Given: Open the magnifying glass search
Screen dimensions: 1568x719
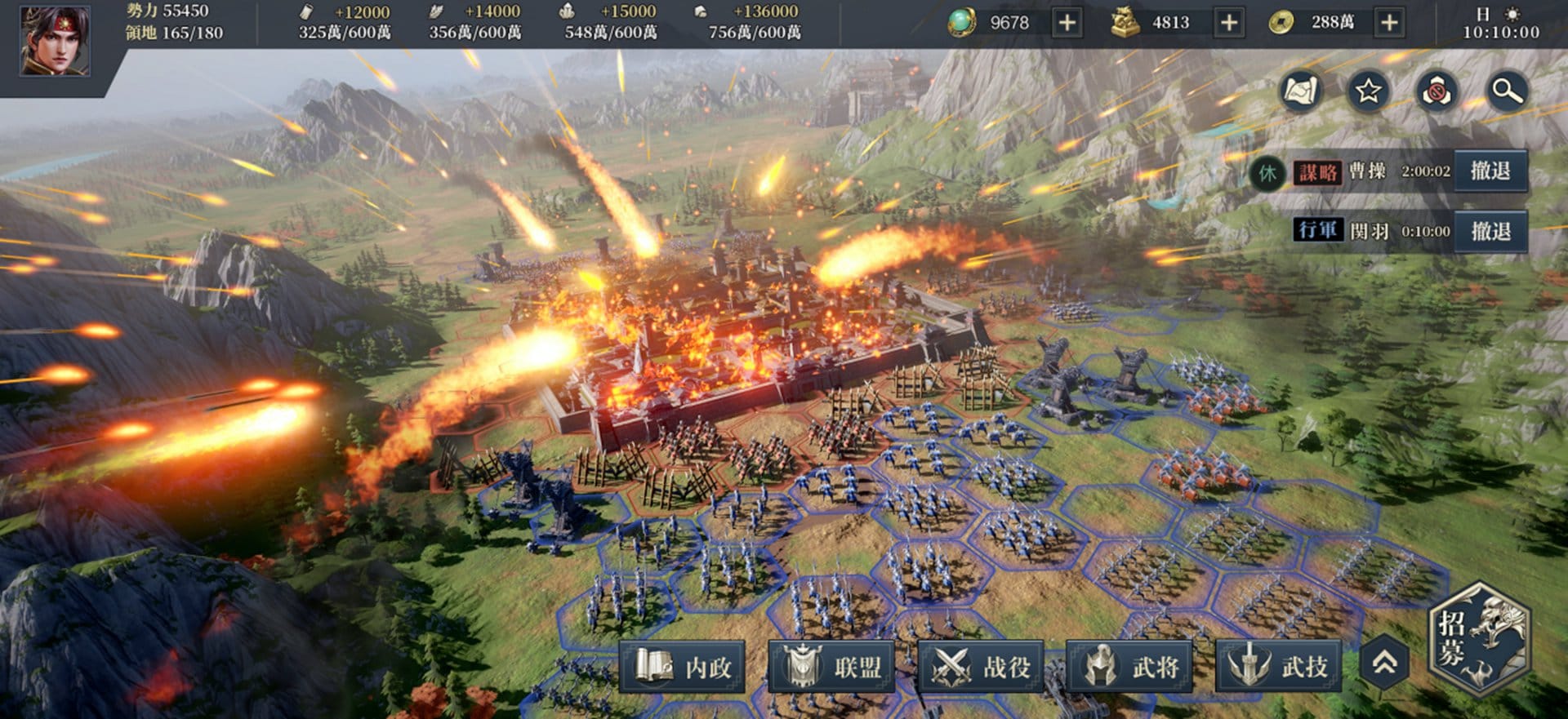Looking at the screenshot, I should click(1506, 91).
